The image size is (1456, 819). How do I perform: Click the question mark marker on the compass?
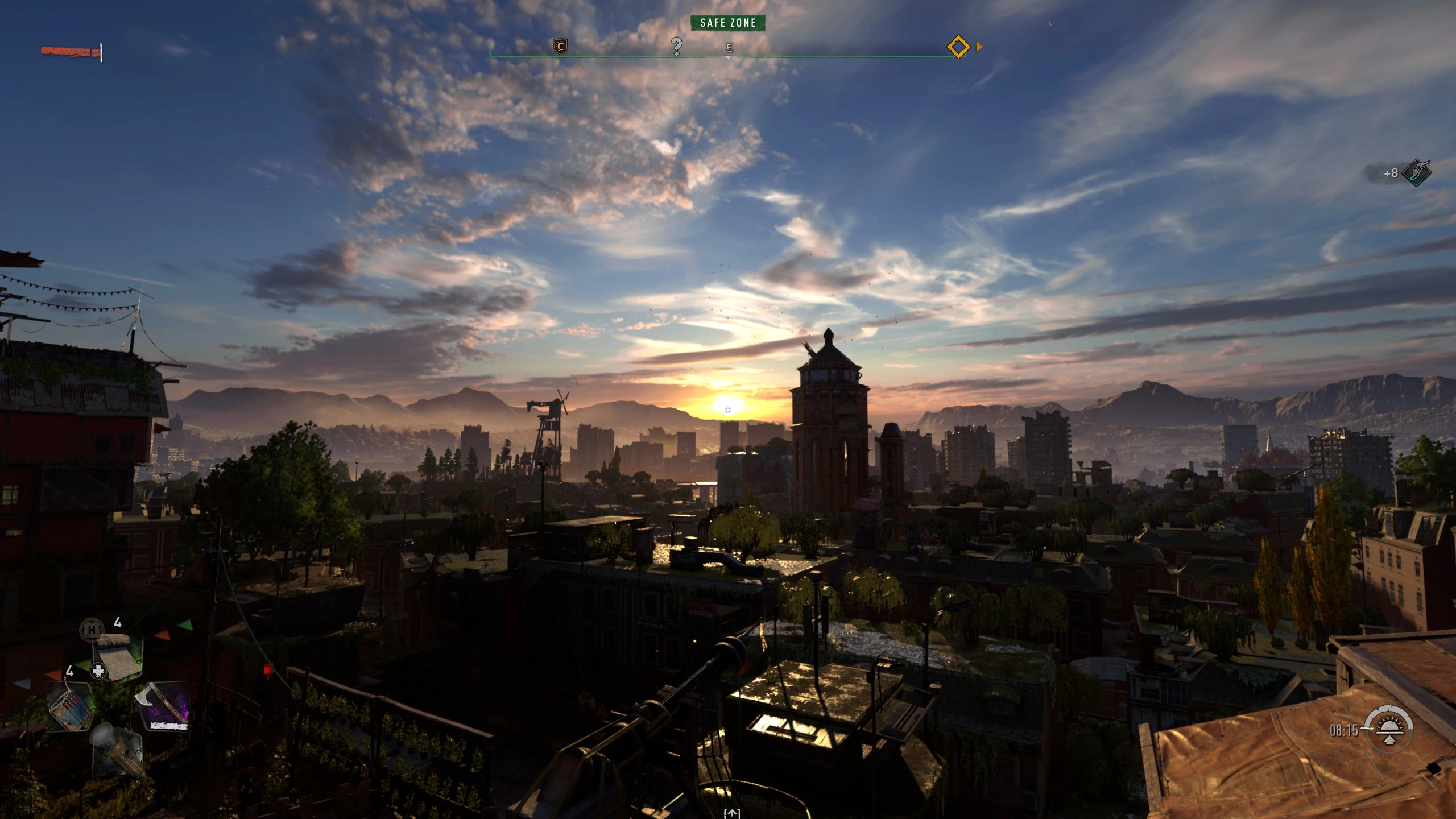[x=677, y=47]
